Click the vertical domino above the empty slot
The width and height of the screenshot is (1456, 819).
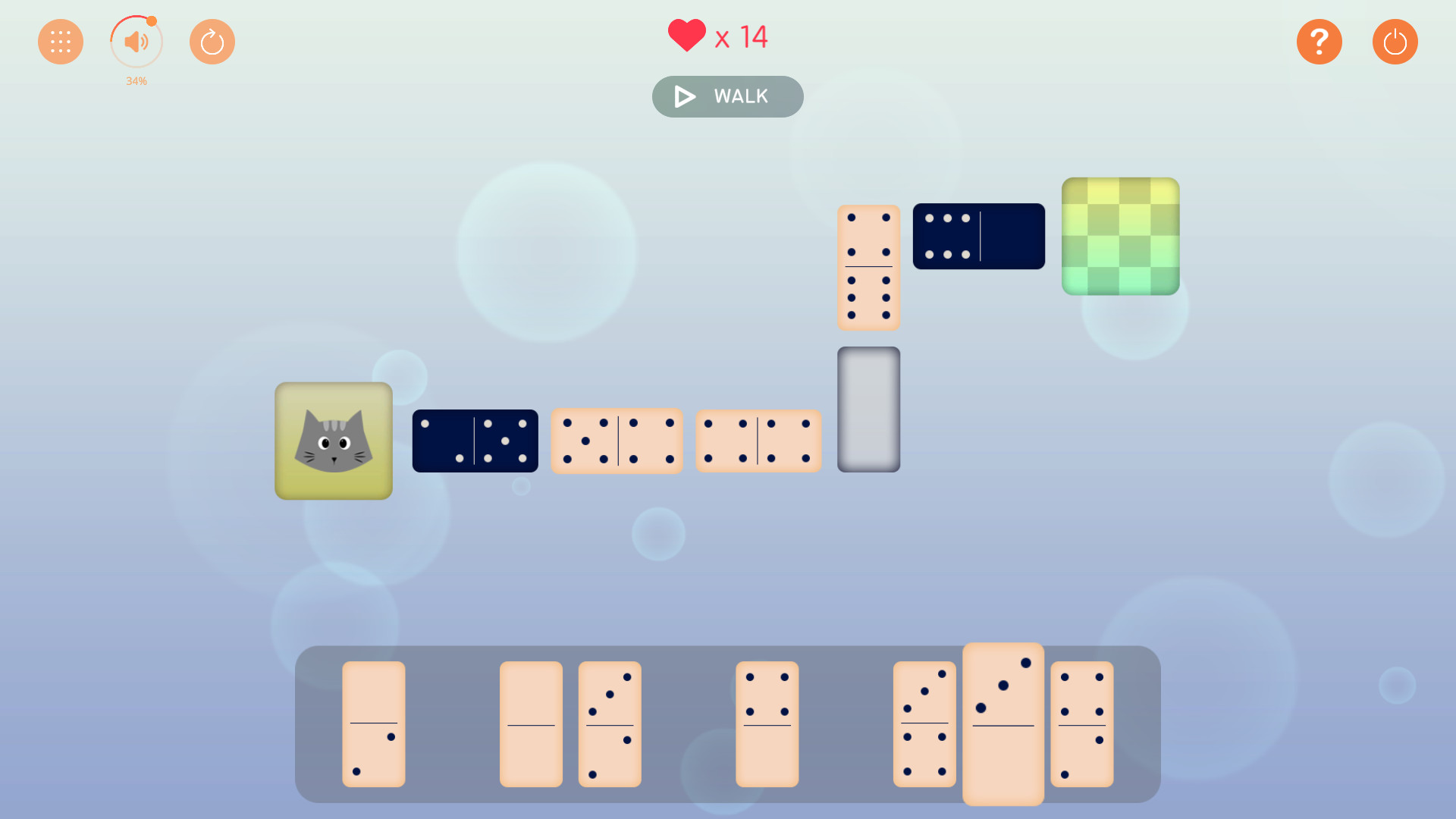pos(868,267)
